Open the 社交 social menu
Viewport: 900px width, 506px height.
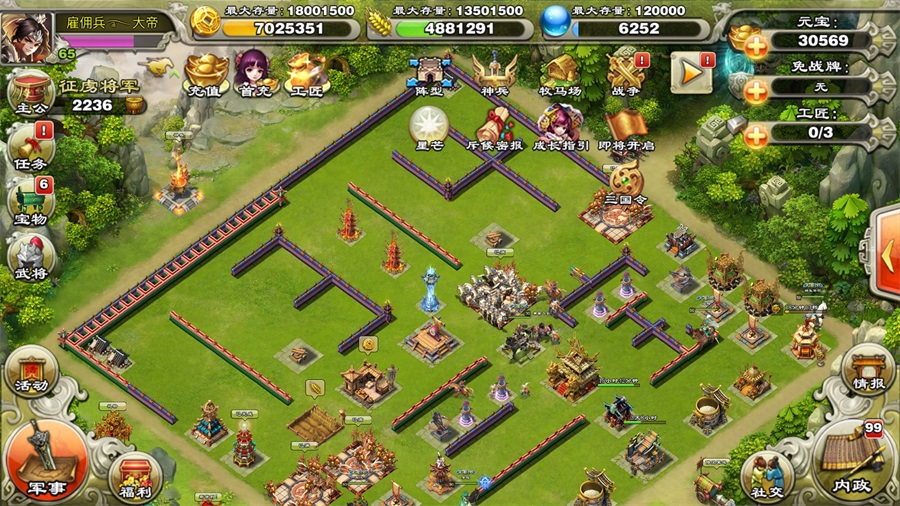pyautogui.click(x=770, y=473)
